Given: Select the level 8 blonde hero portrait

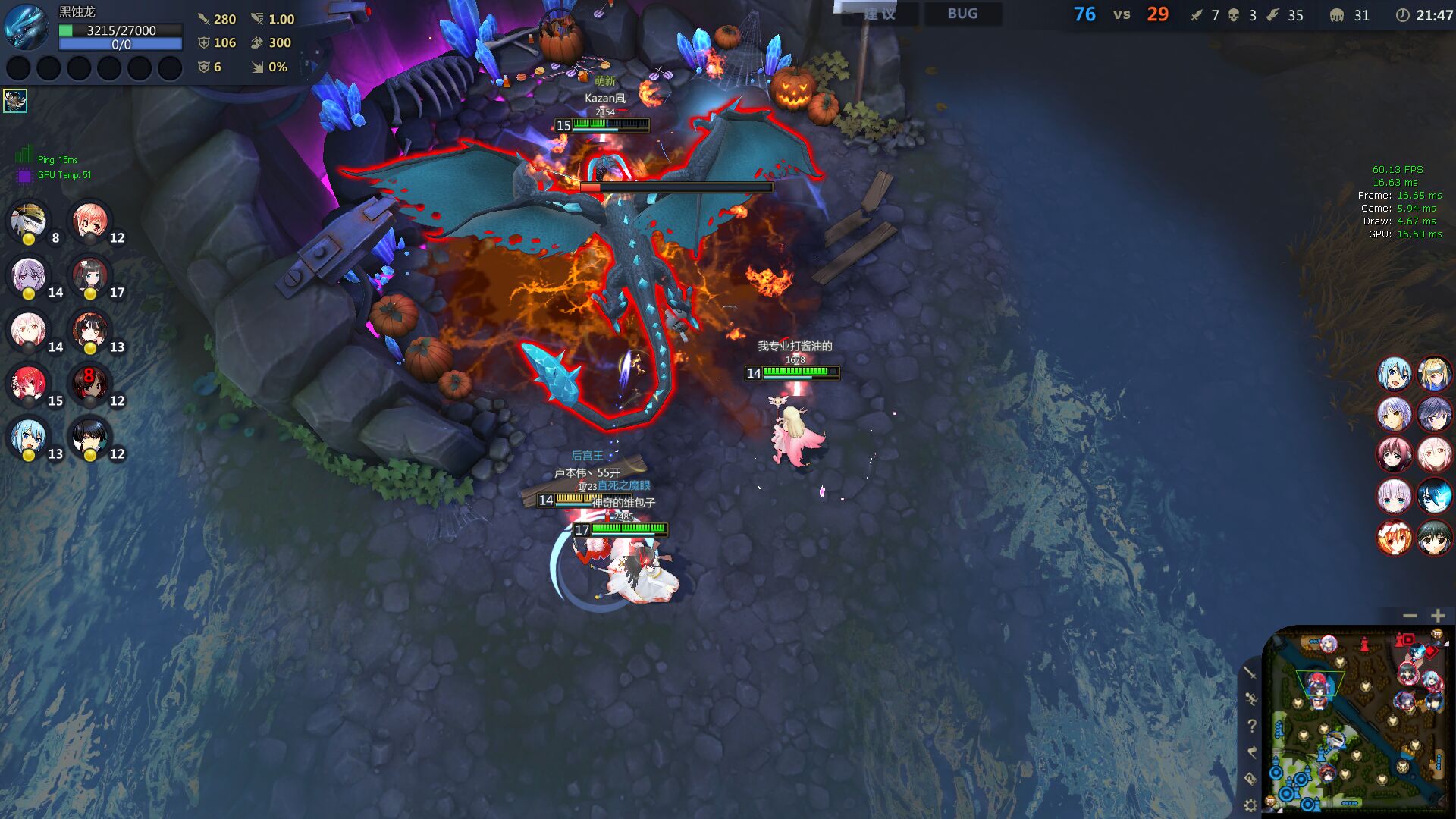Looking at the screenshot, I should click(x=29, y=221).
